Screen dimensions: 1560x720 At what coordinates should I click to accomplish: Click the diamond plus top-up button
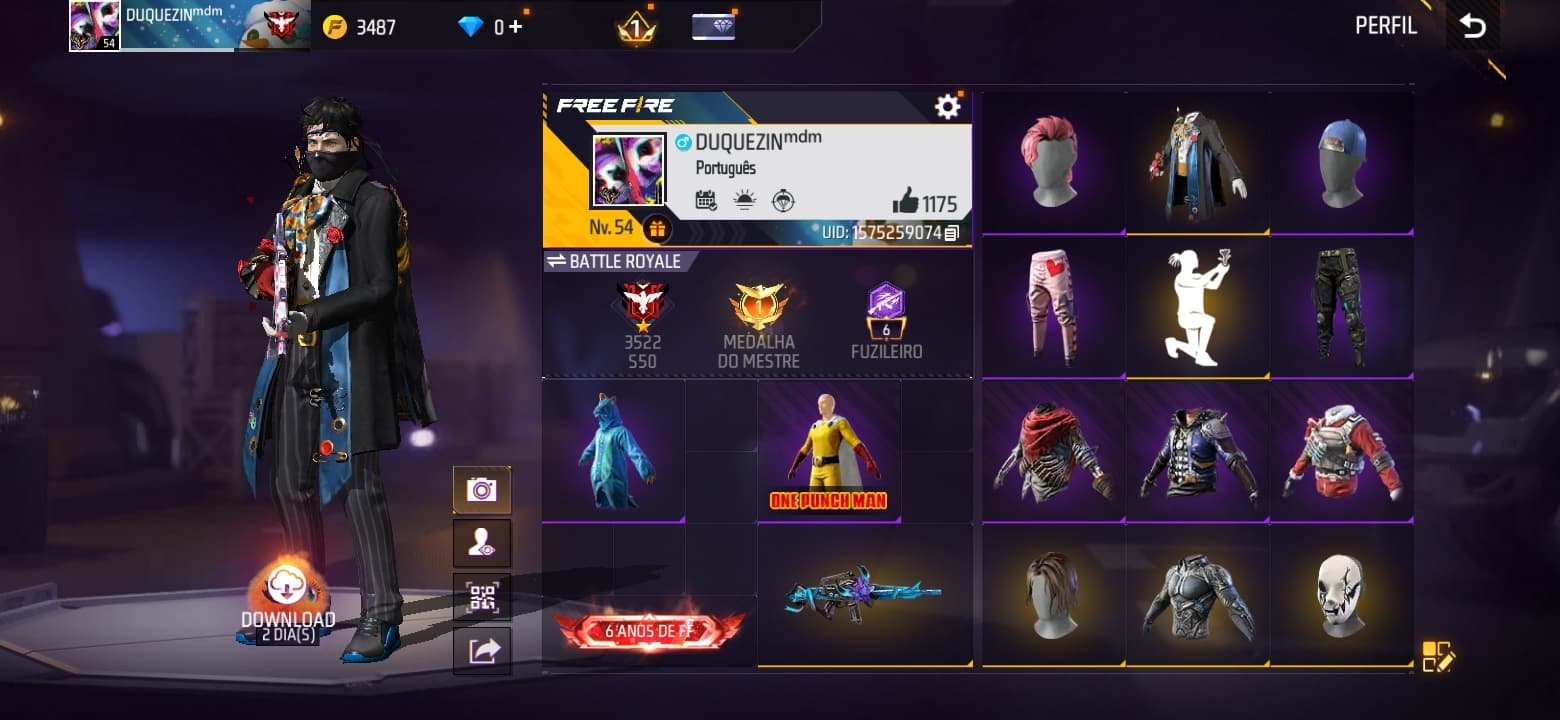(515, 27)
